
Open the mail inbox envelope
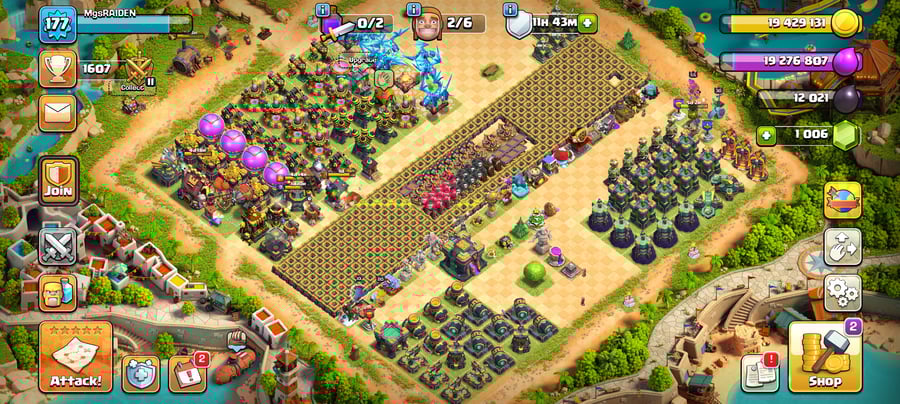[58, 110]
